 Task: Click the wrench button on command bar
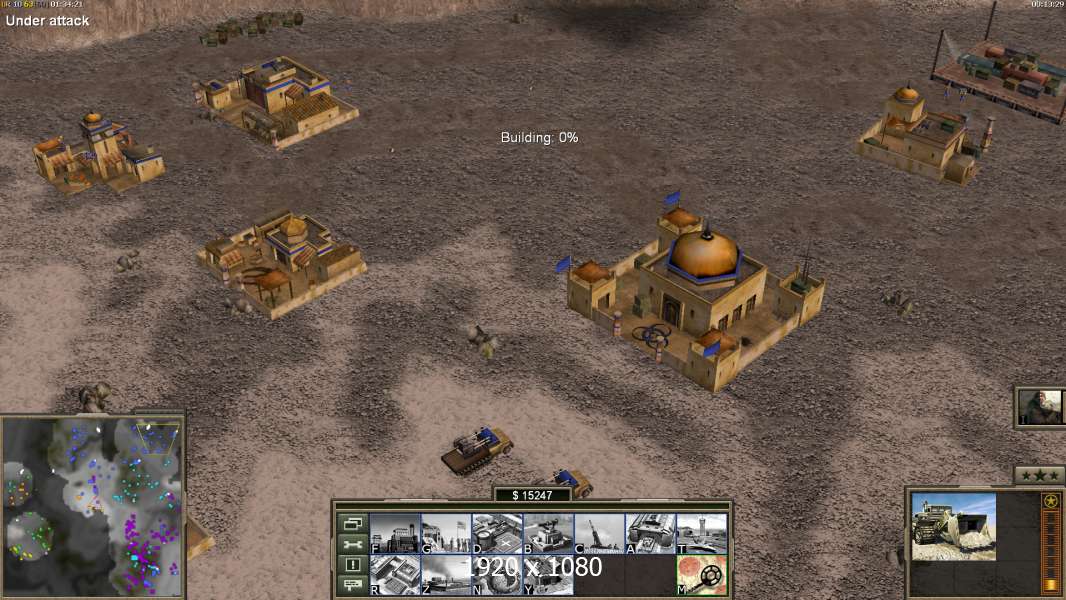pyautogui.click(x=352, y=544)
